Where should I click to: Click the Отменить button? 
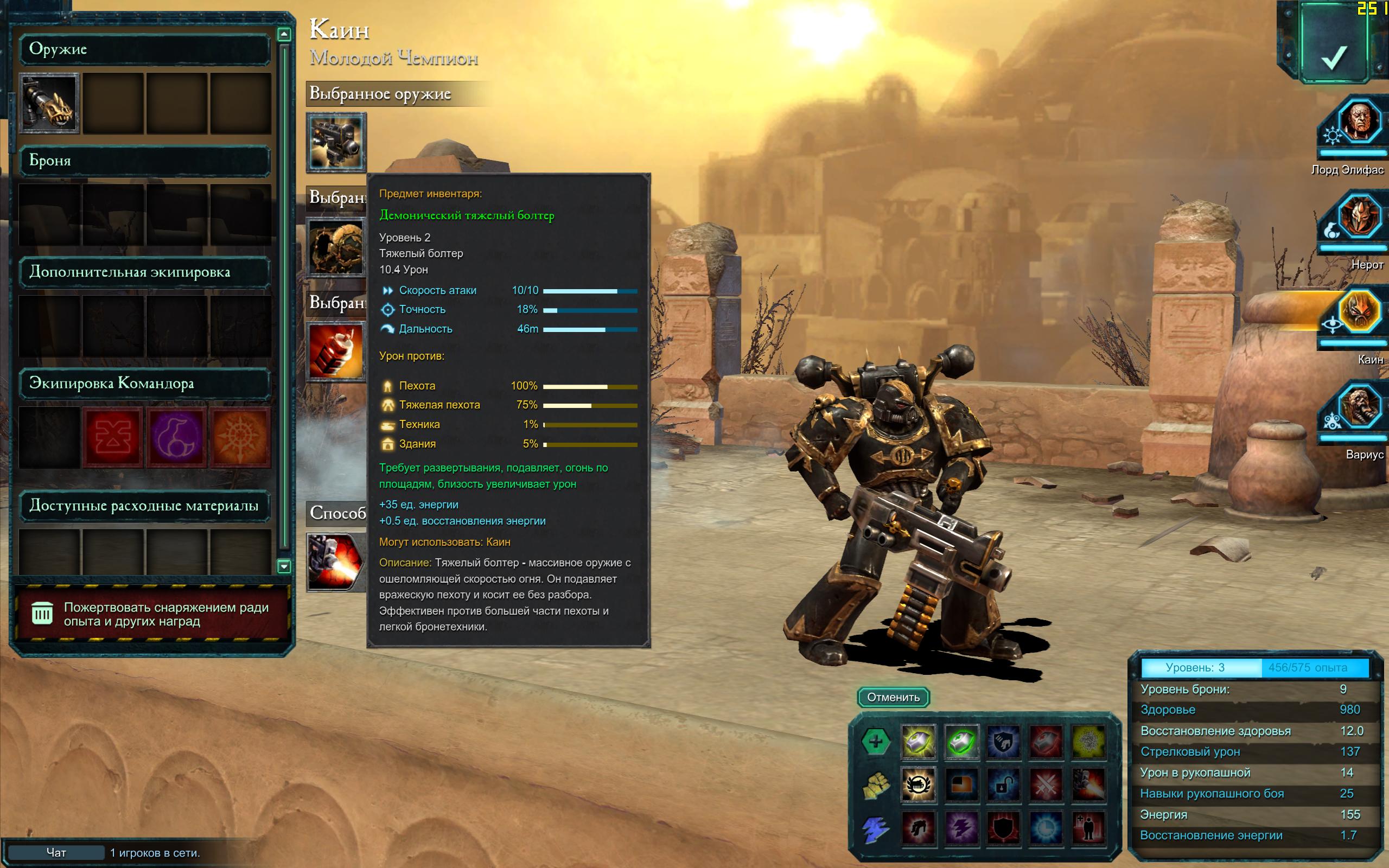click(893, 697)
